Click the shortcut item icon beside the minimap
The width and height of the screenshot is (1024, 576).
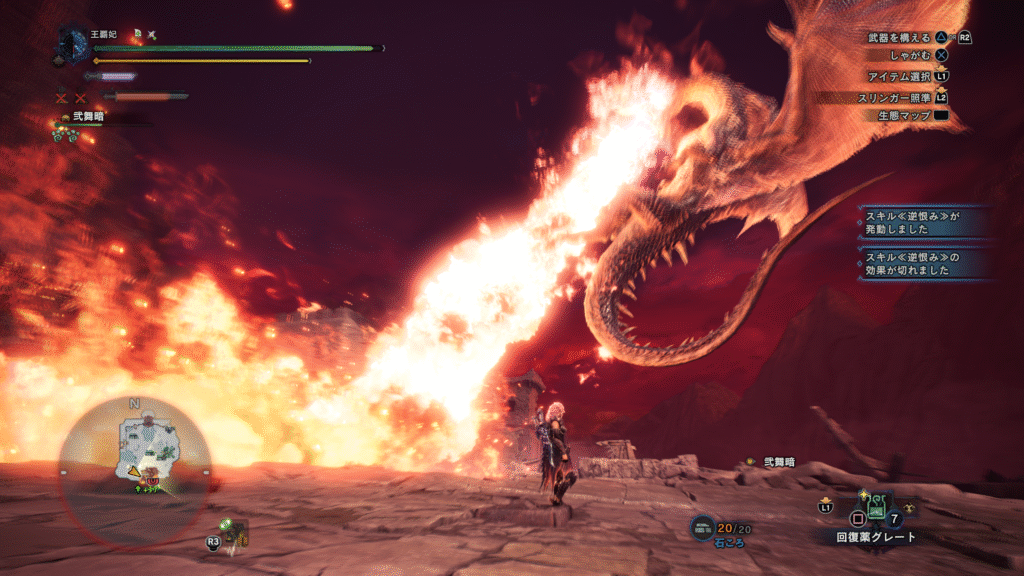click(x=234, y=531)
